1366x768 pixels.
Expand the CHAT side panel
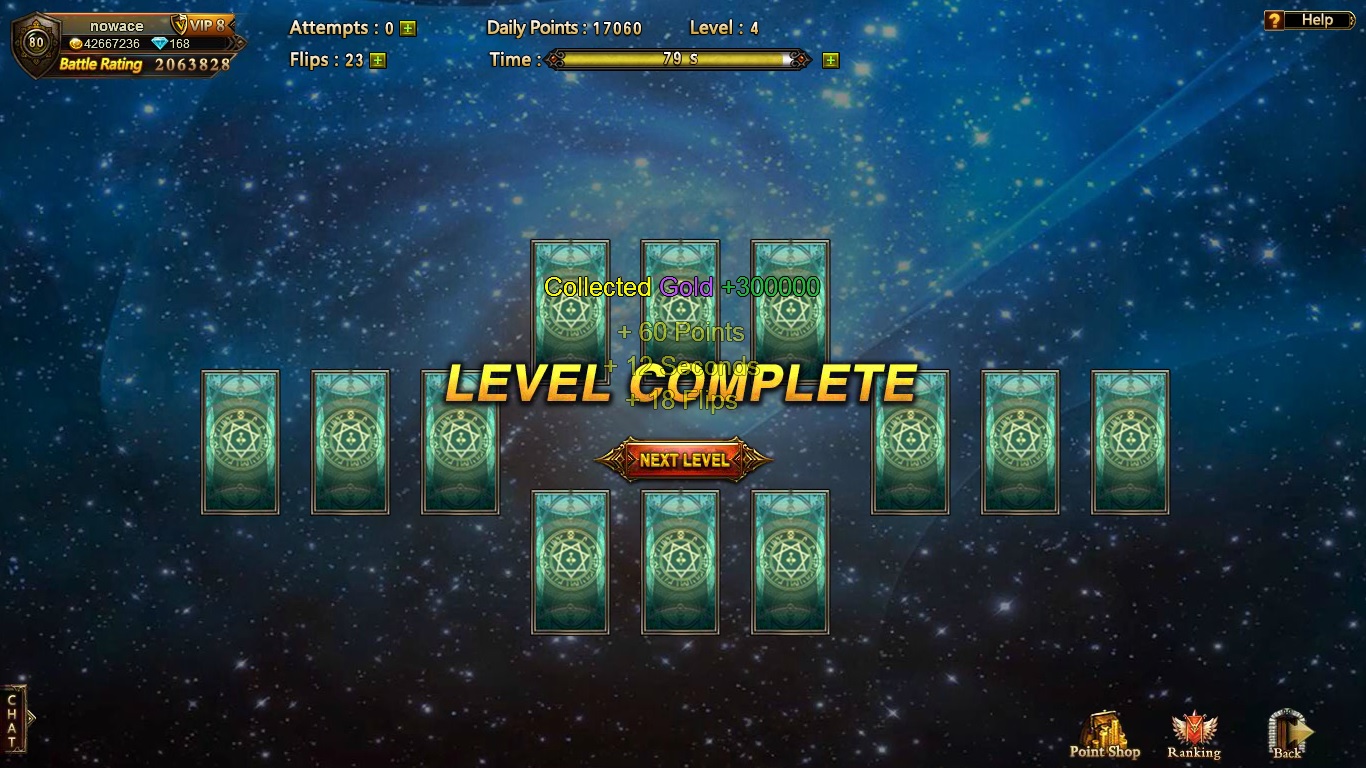(x=14, y=719)
